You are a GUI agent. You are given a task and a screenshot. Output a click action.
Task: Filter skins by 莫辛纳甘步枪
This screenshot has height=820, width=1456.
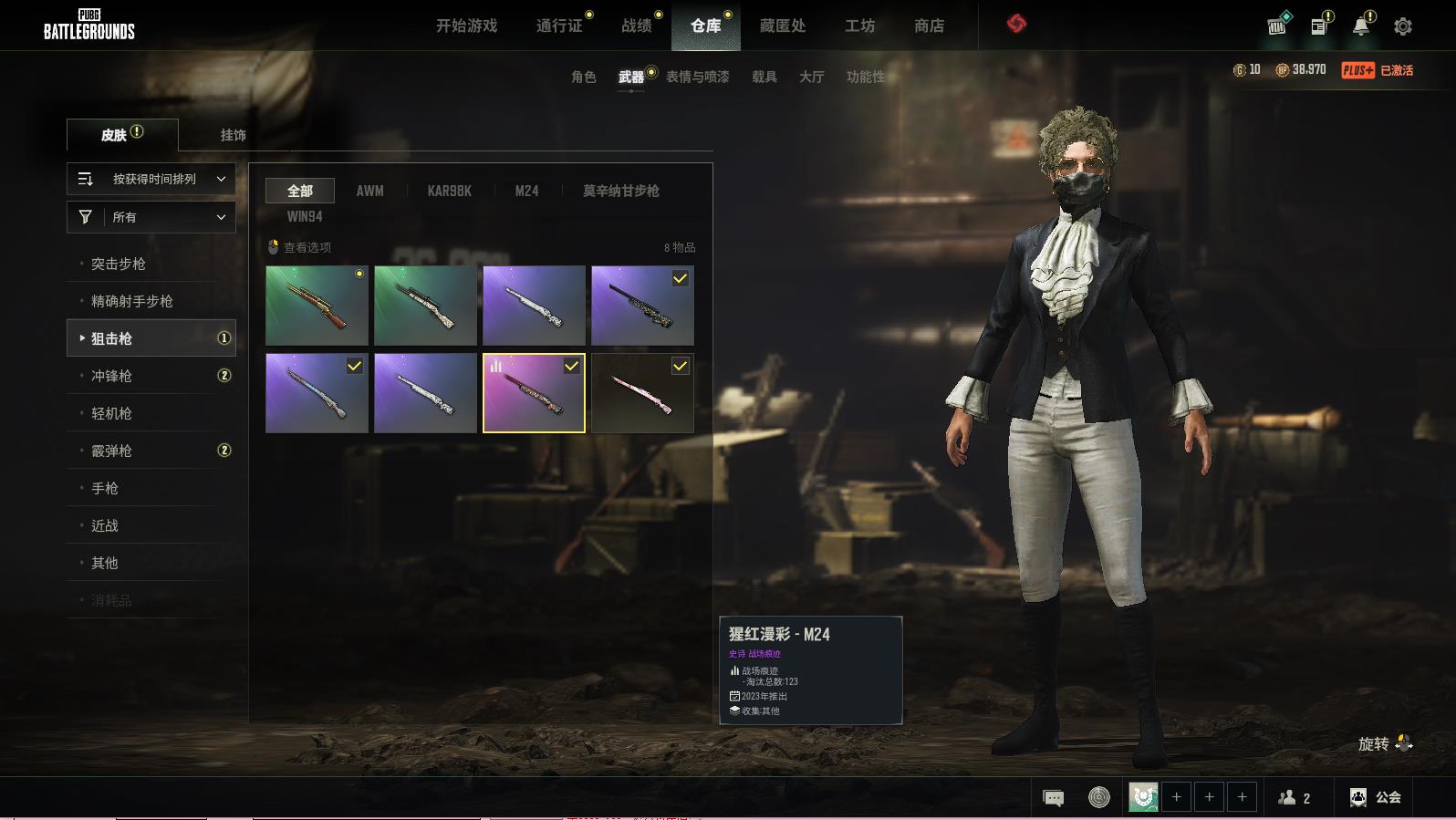(x=620, y=191)
